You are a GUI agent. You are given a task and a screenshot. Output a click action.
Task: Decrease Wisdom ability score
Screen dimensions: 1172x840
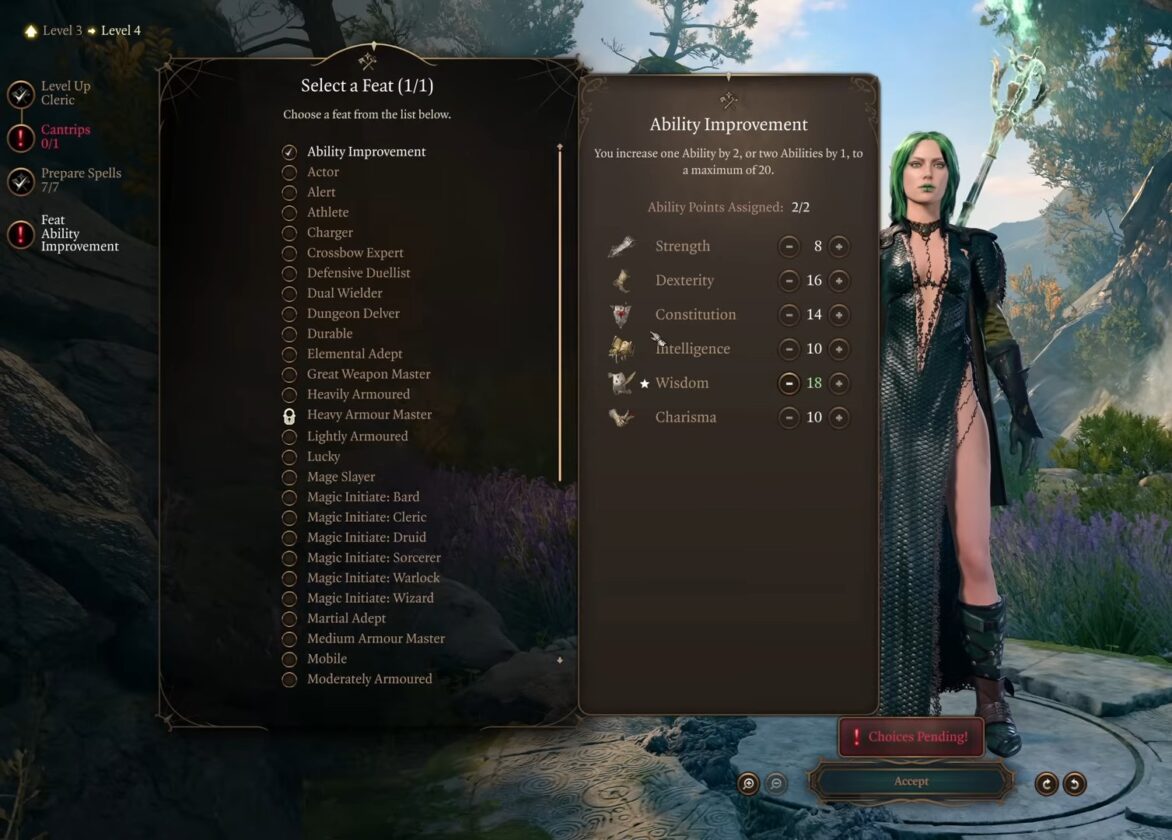coord(789,383)
